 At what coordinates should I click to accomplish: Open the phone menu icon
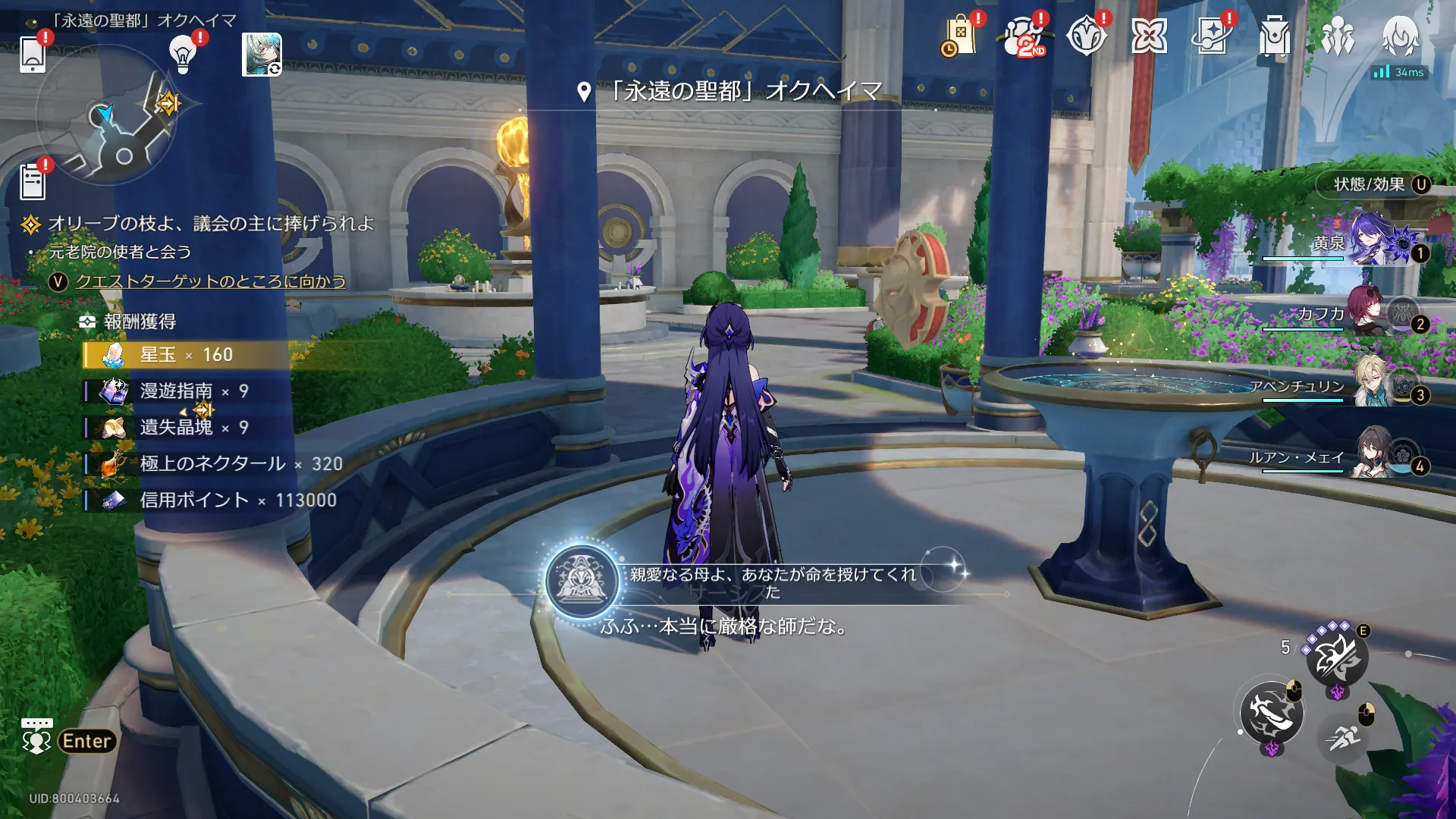(x=33, y=55)
